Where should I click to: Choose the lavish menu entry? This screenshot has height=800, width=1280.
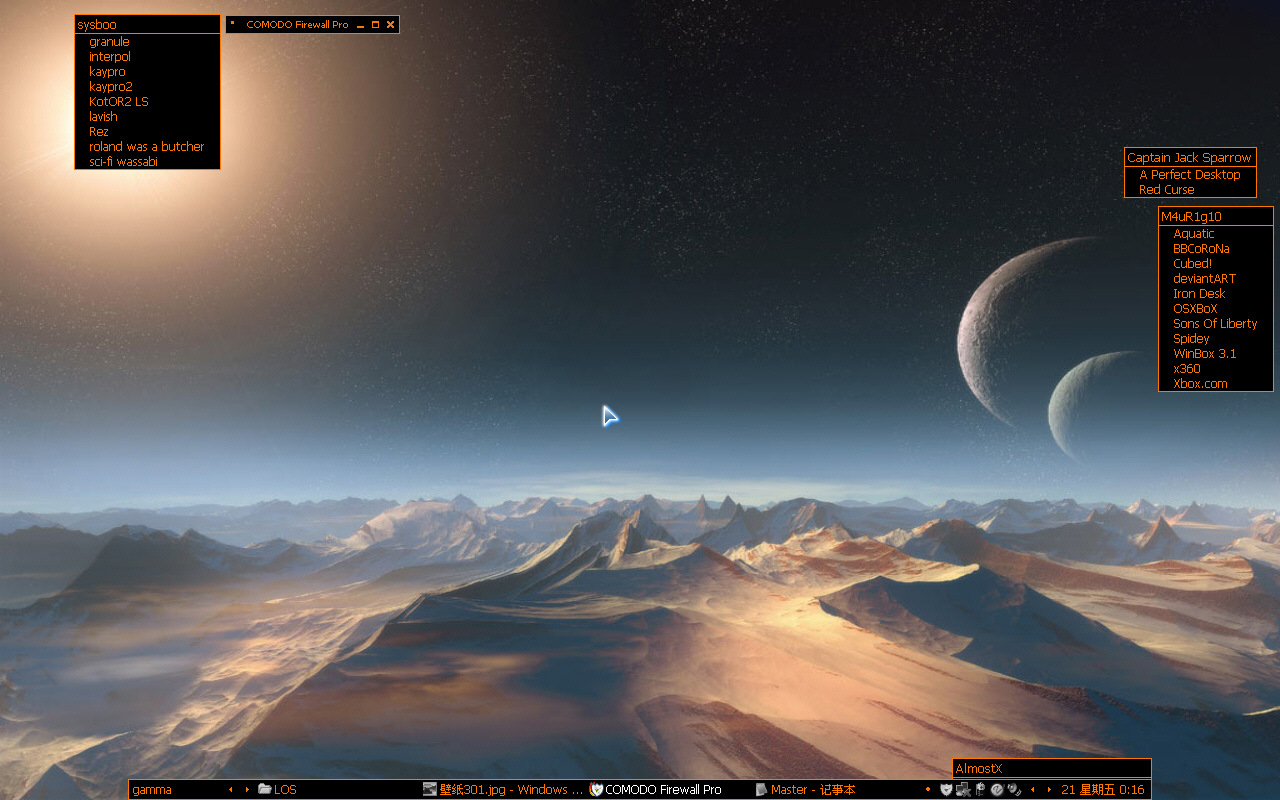103,117
